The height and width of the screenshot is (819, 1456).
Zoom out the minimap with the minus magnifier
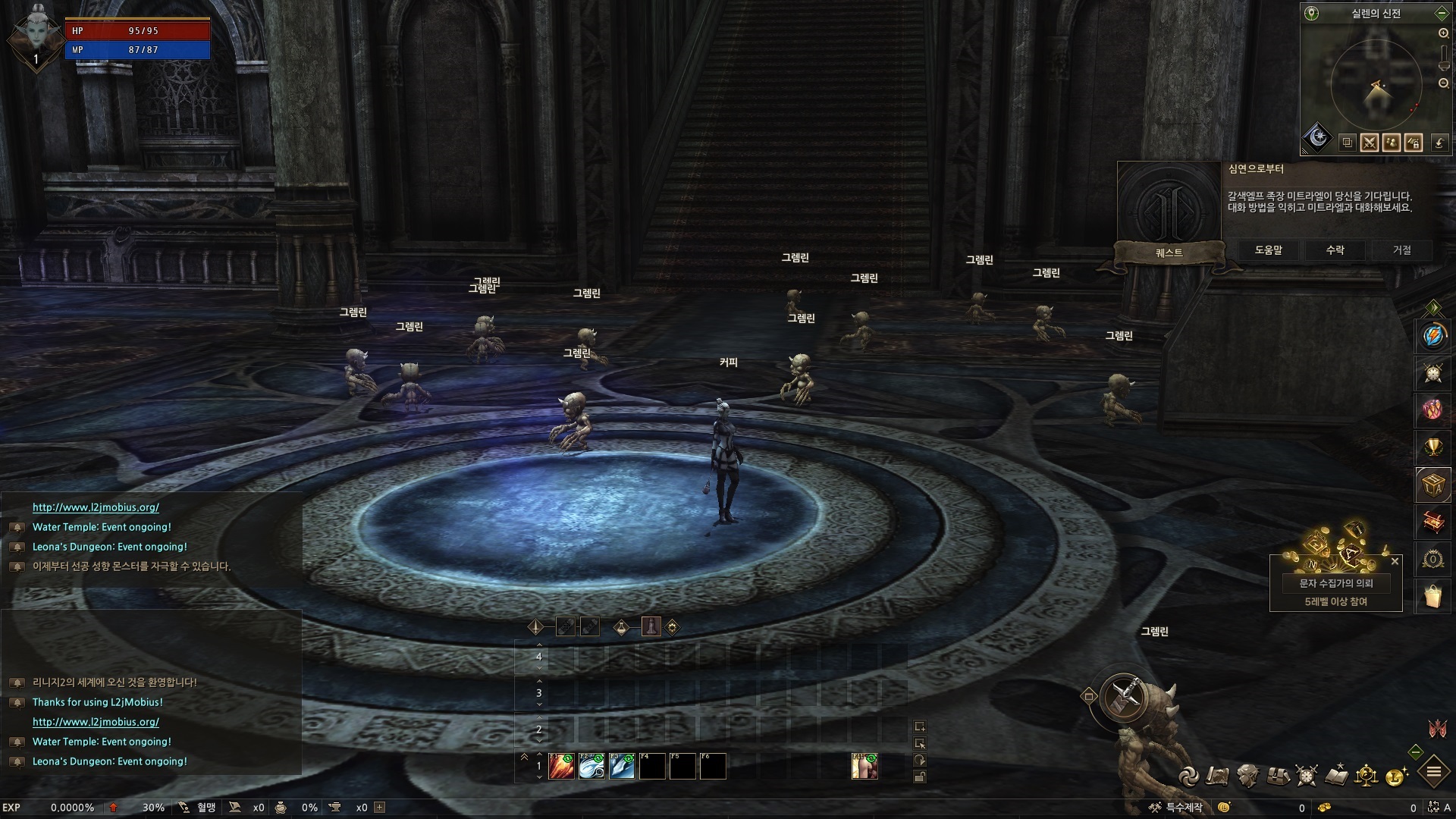1444,83
